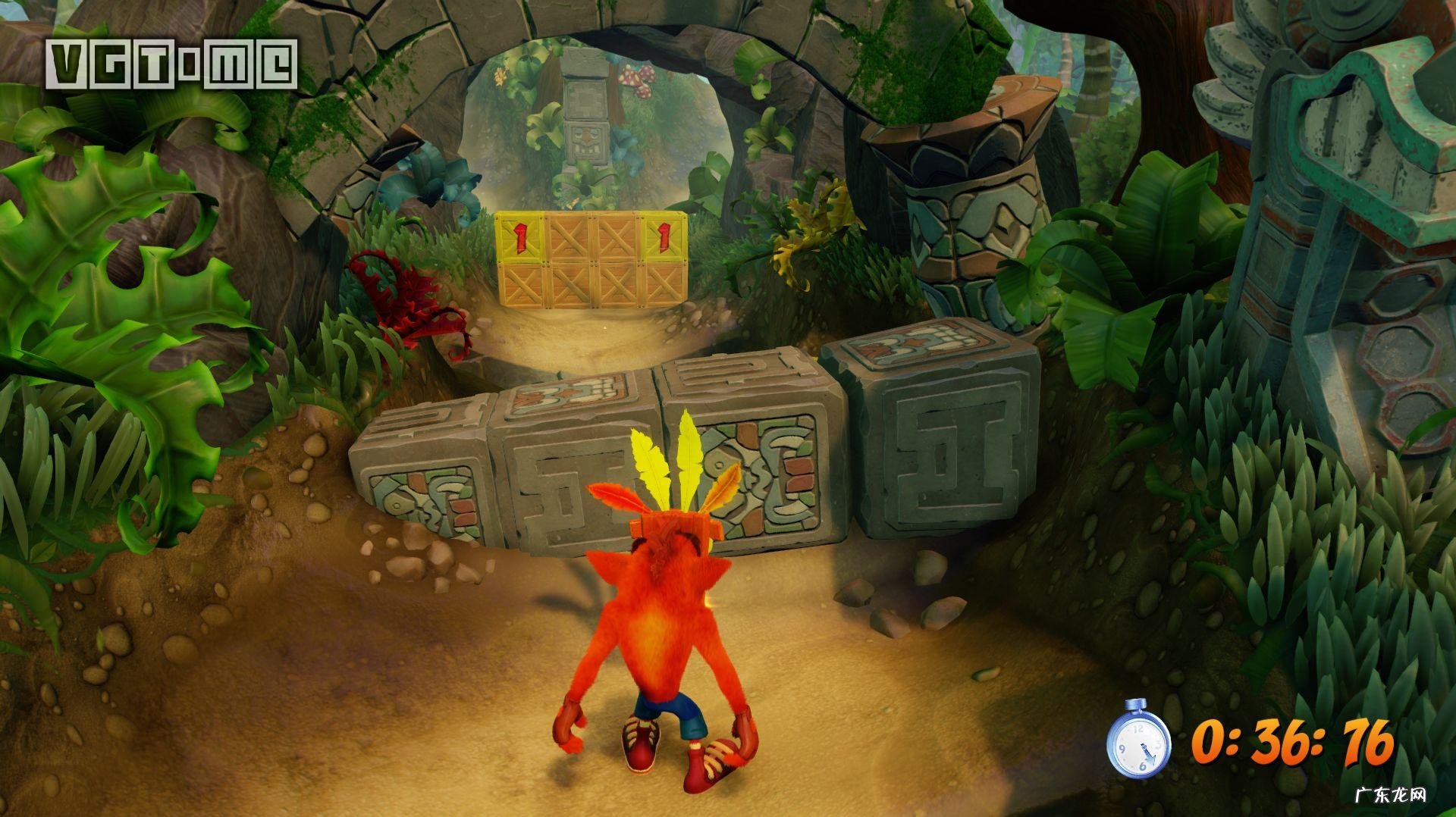This screenshot has height=817, width=1456.
Task: Click the time trial stopwatch icon
Action: pyautogui.click(x=1138, y=740)
